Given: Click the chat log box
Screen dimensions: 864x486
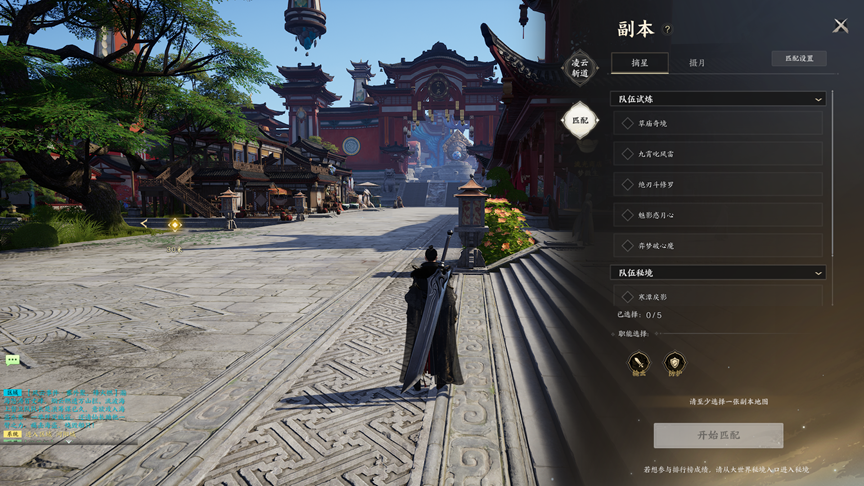Looking at the screenshot, I should (62, 411).
